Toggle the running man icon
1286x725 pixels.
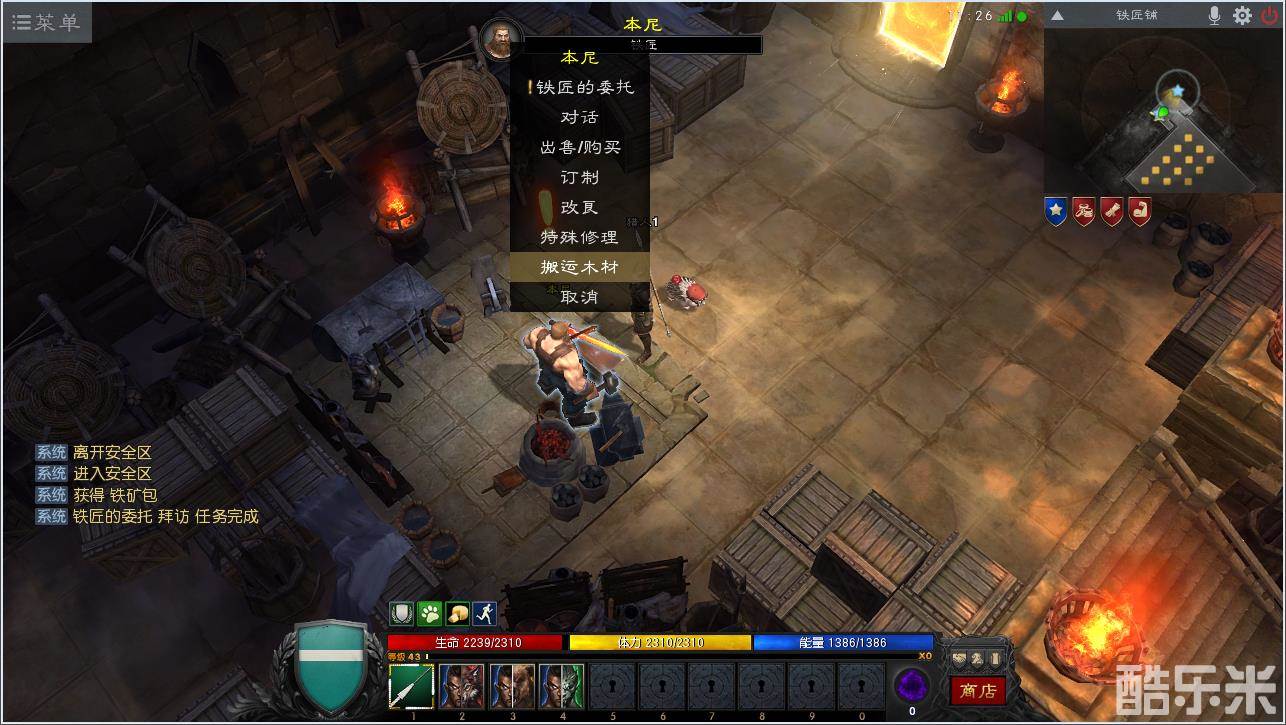tap(485, 613)
